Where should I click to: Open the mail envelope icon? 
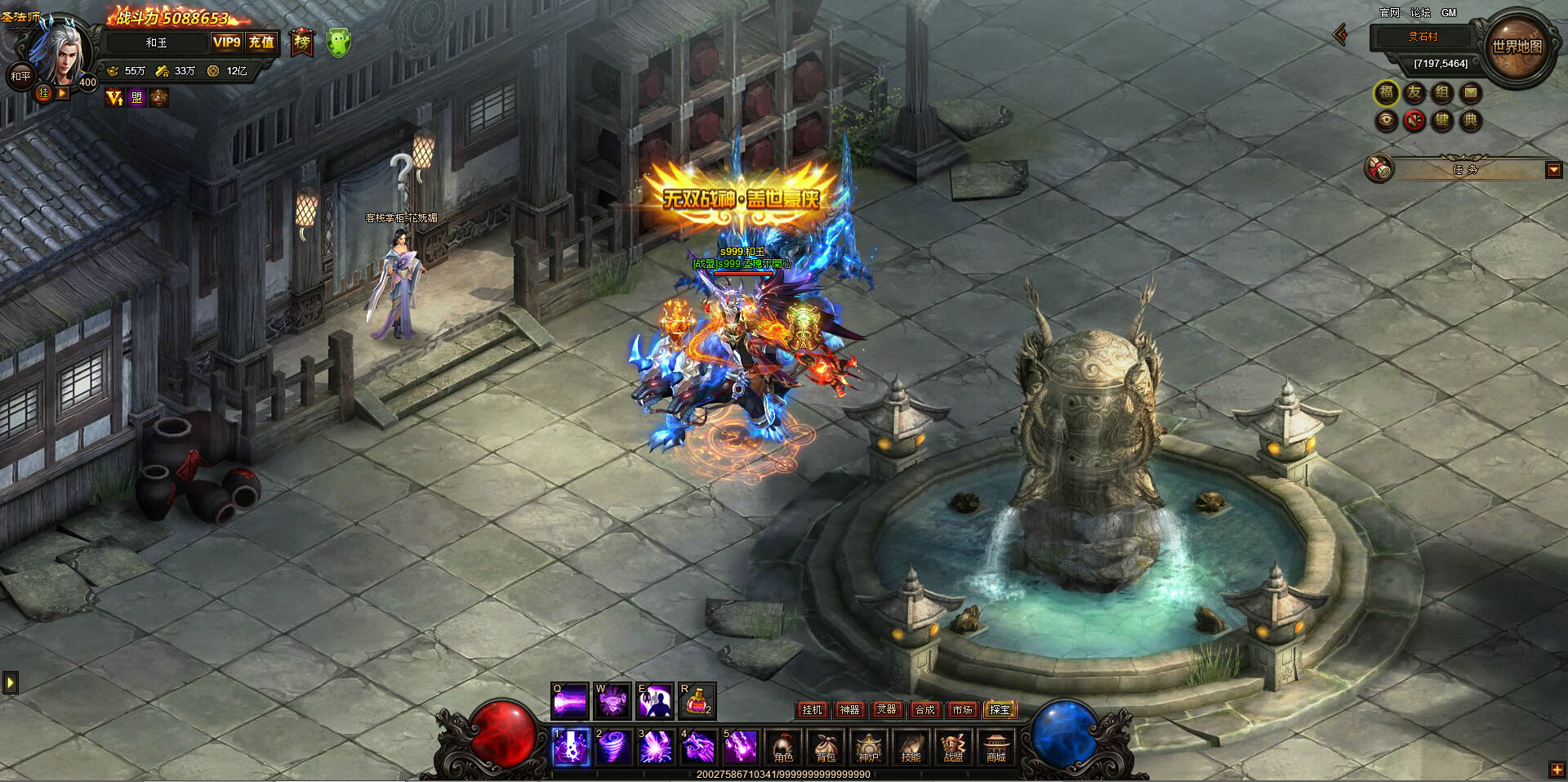(1470, 93)
